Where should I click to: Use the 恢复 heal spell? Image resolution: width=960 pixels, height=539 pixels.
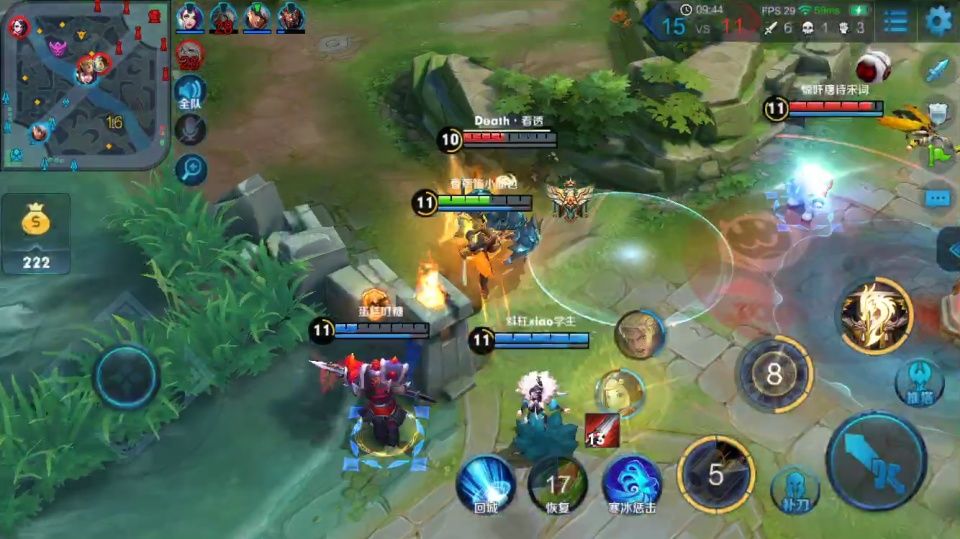(x=557, y=484)
